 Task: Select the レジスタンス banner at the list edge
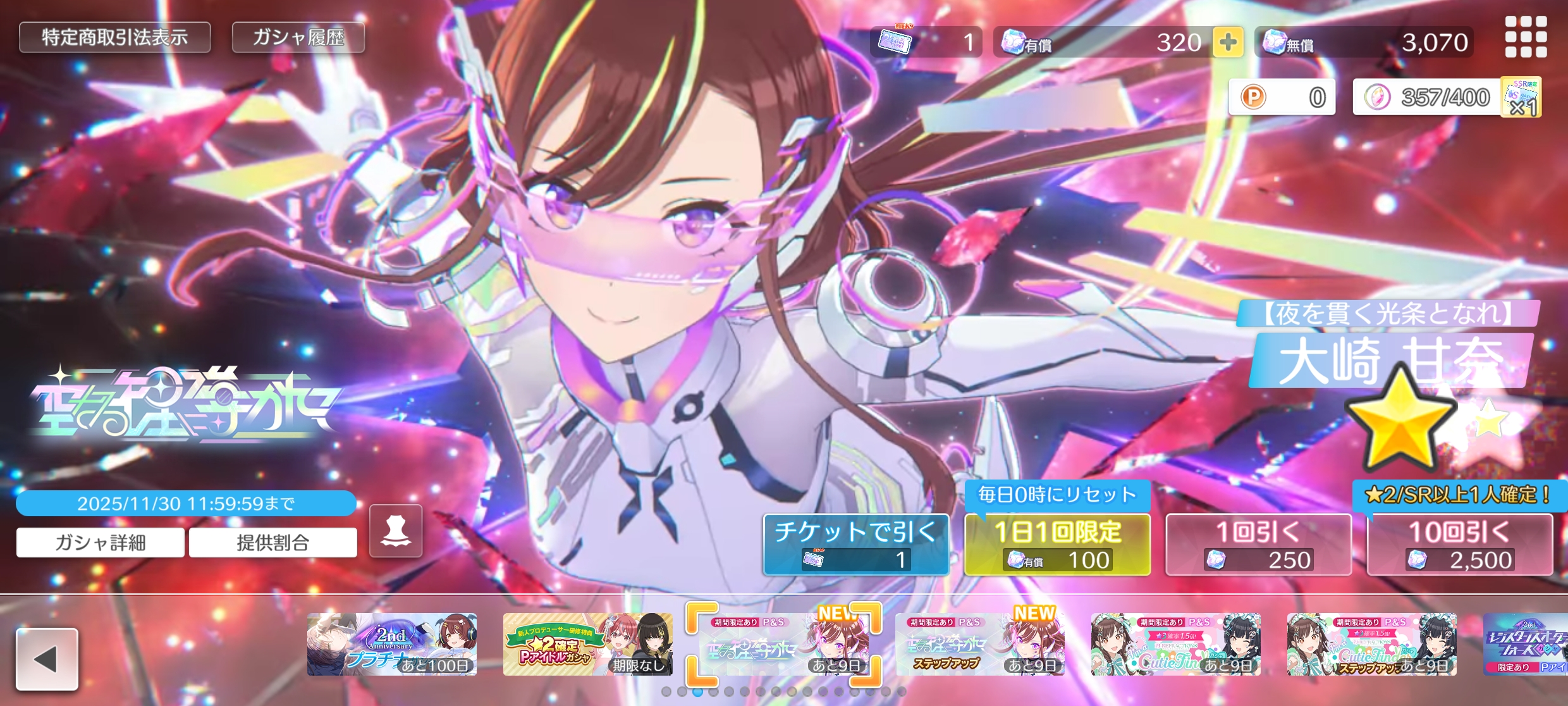[1527, 644]
